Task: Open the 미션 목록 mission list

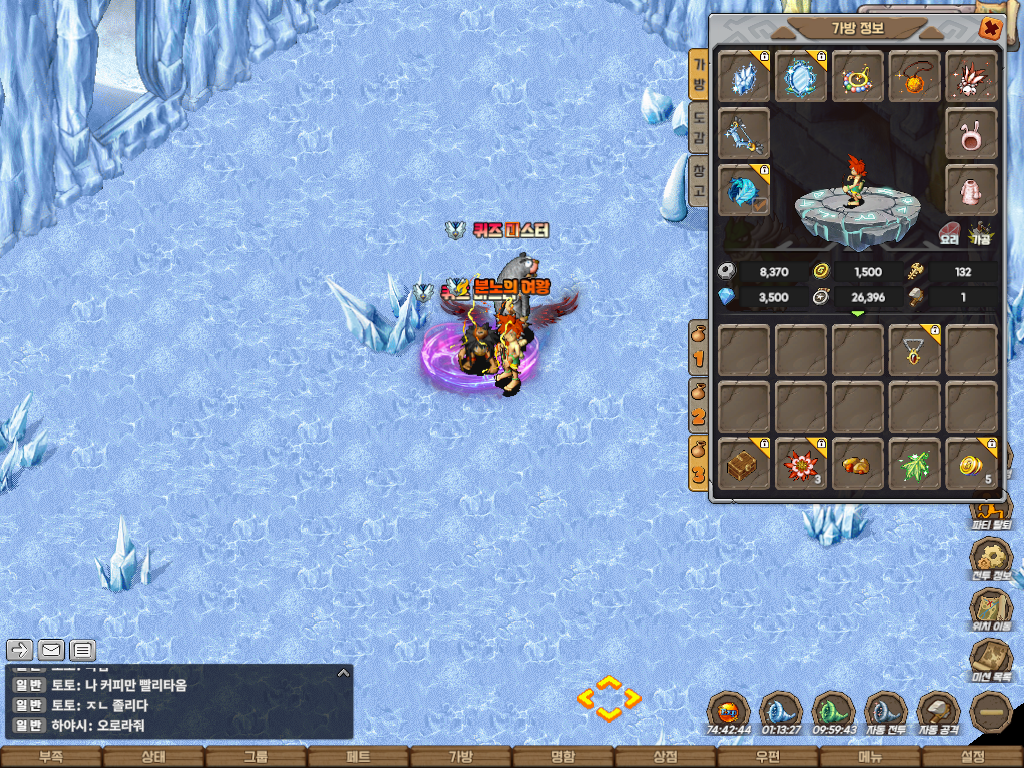Action: [x=992, y=658]
